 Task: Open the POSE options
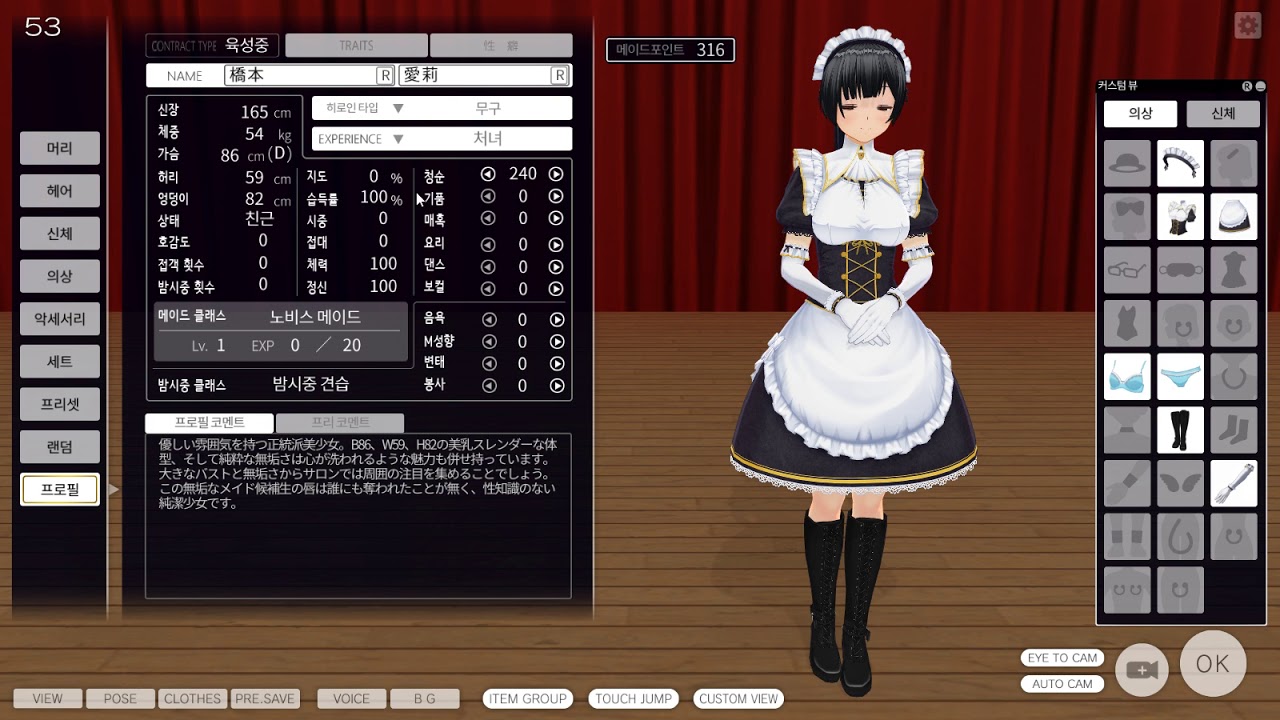(x=120, y=699)
